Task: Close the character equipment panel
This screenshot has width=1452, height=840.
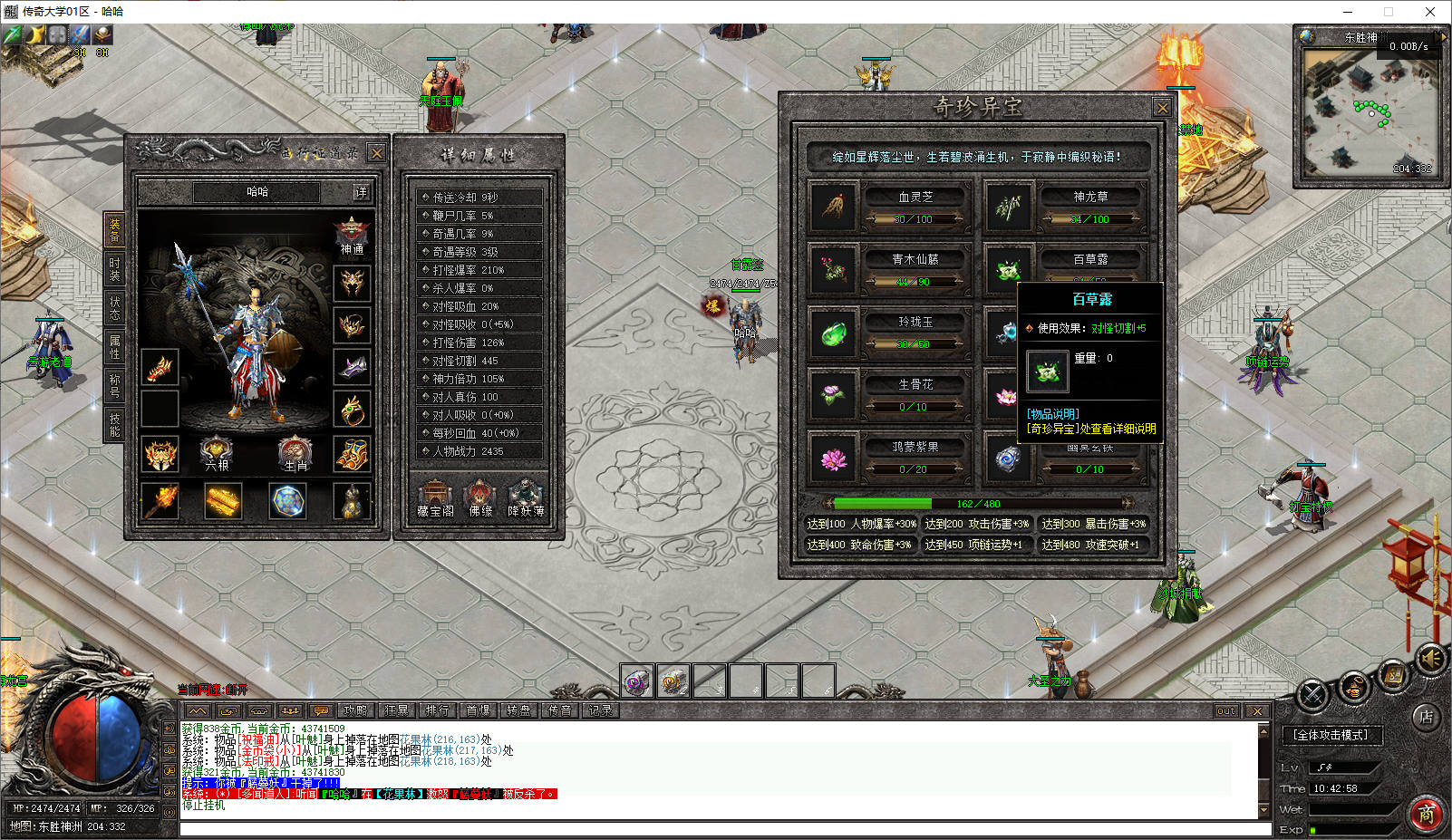Action: point(377,152)
